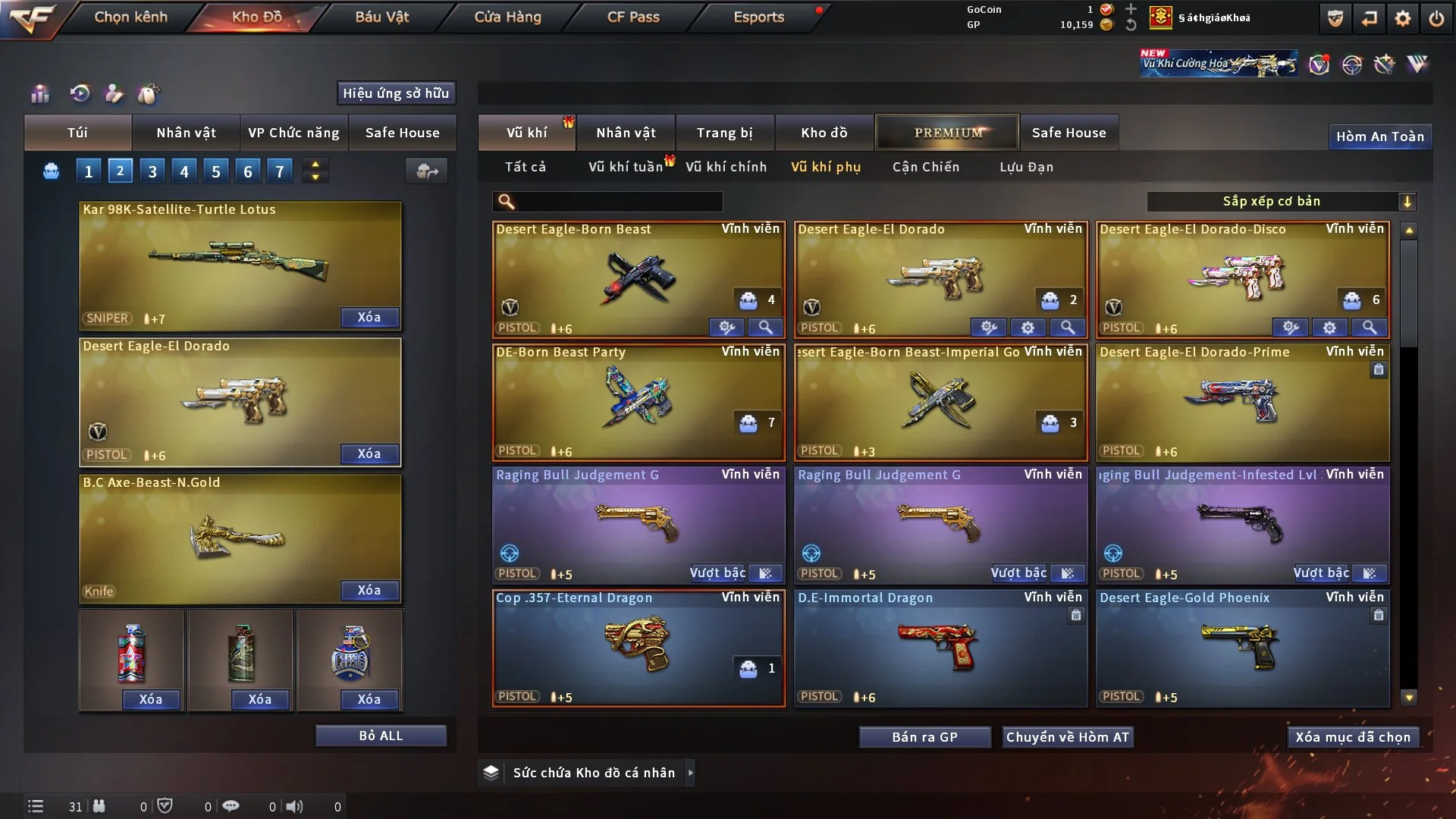
Task: Switch to the PREMIUM tab
Action: click(x=947, y=132)
